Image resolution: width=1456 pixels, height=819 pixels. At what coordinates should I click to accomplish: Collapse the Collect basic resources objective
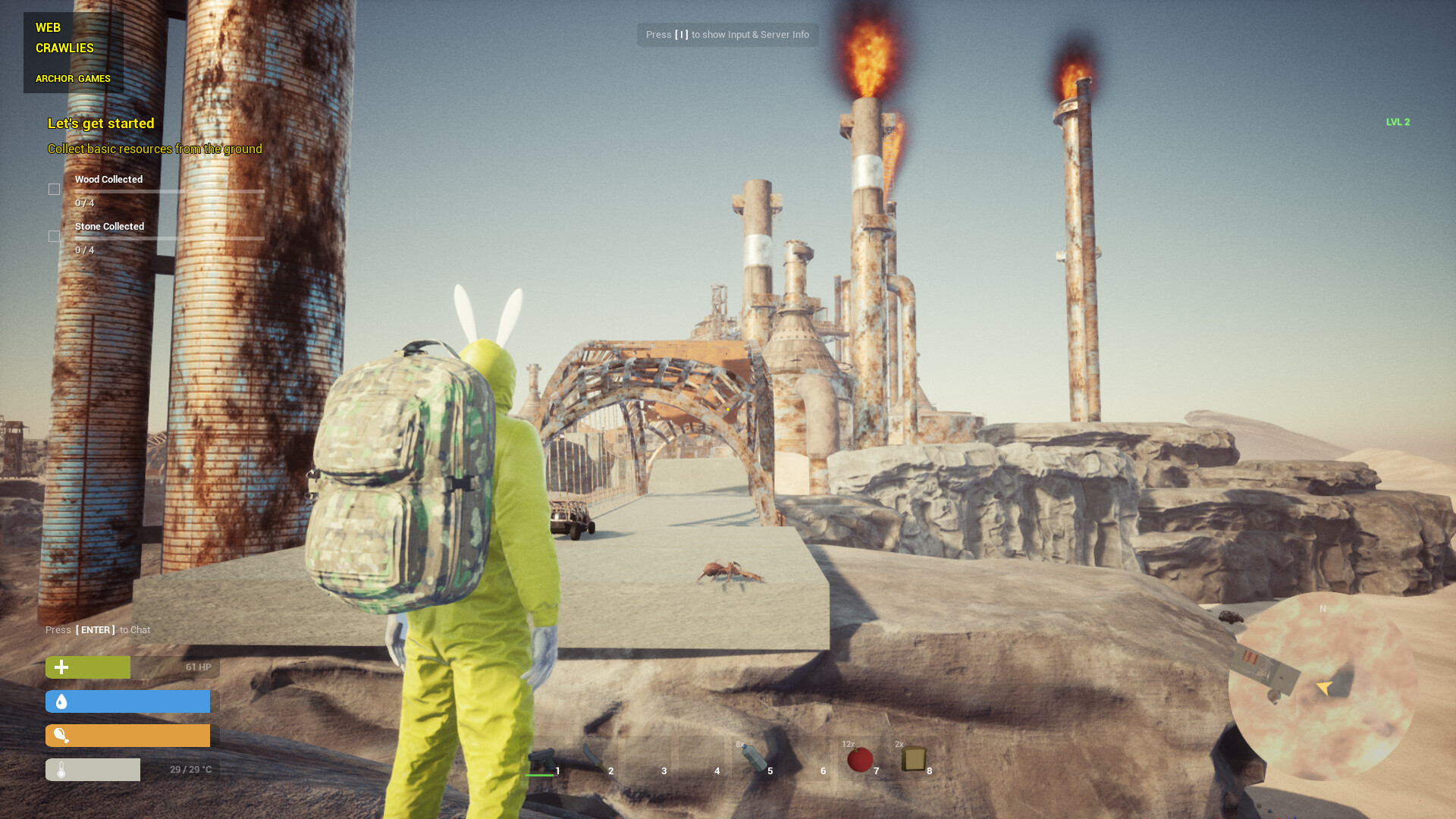154,149
